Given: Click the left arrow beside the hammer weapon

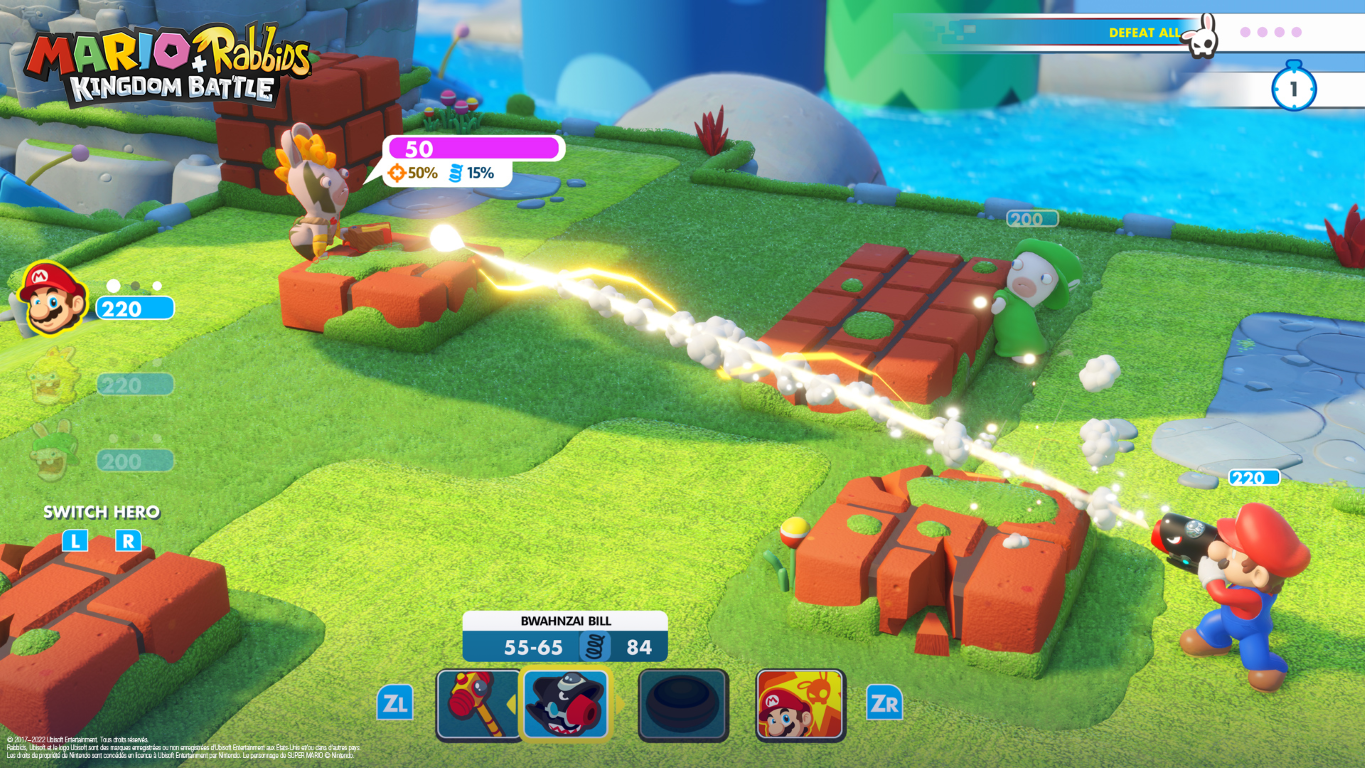Looking at the screenshot, I should point(511,703).
